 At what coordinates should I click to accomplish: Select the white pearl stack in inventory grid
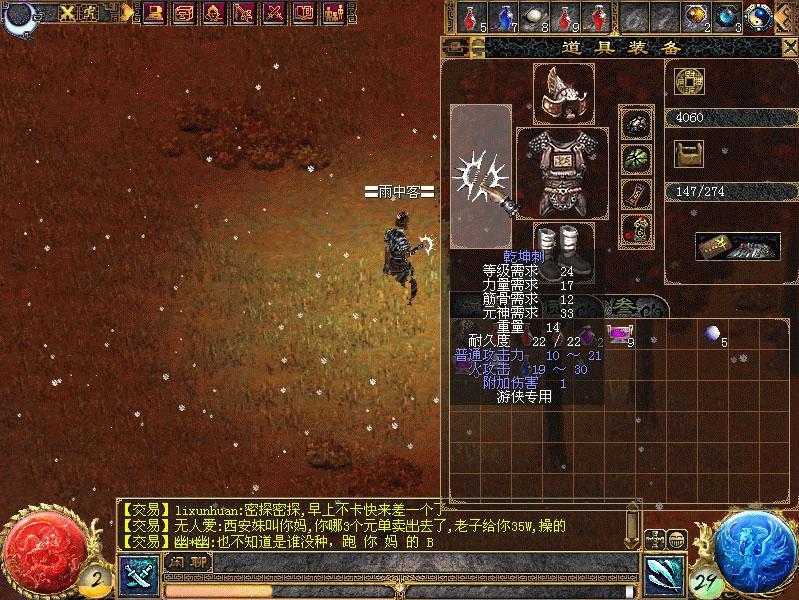713,333
